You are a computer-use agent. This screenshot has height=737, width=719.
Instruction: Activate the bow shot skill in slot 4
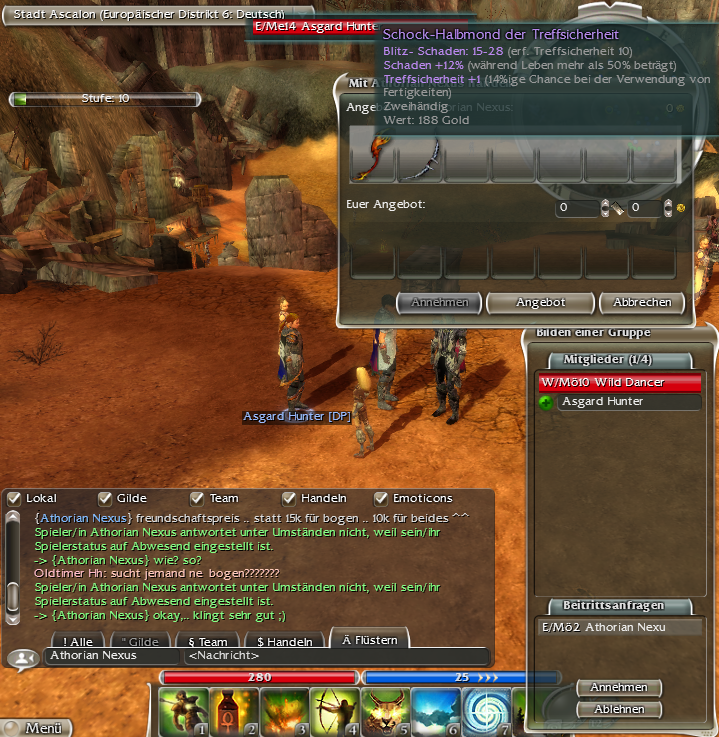coord(335,712)
